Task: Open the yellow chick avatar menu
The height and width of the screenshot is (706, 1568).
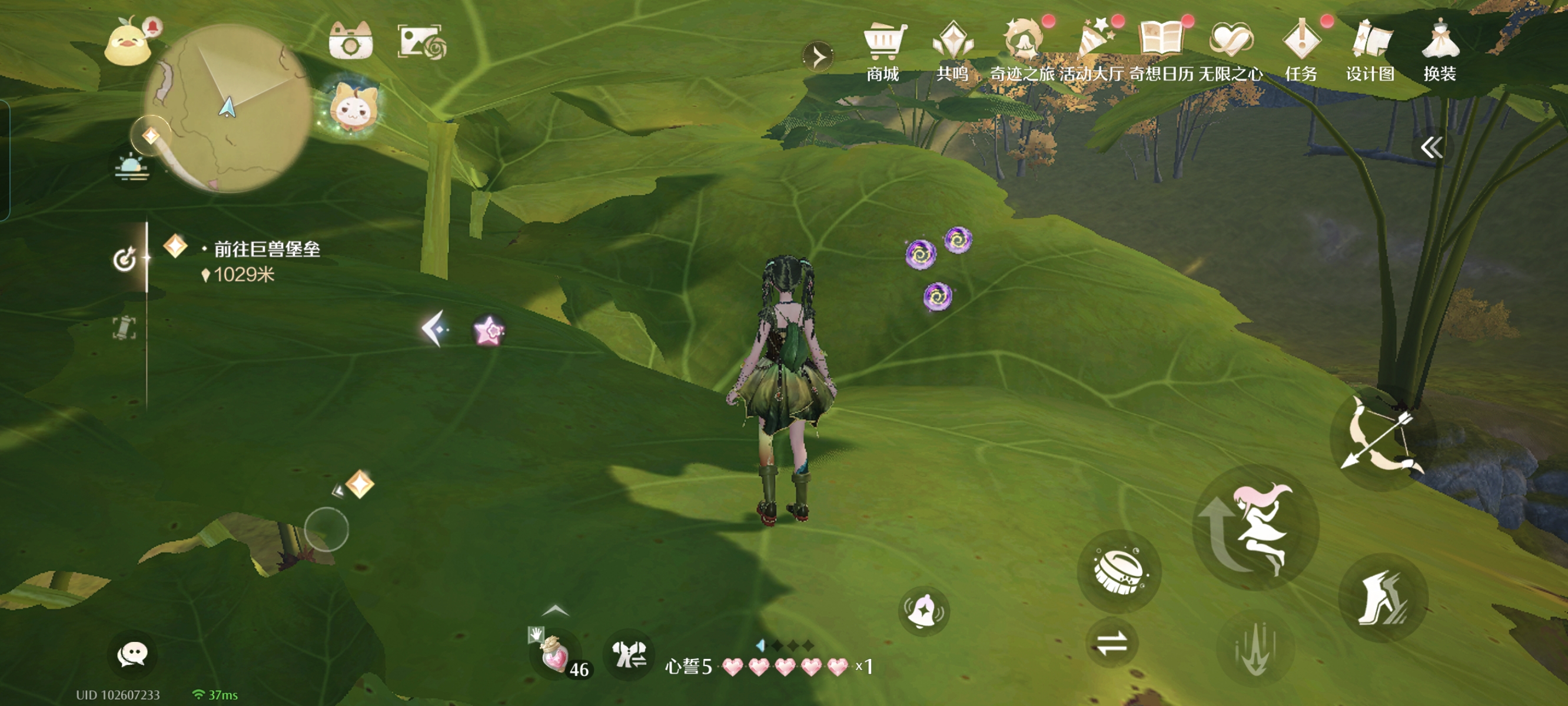Action: pyautogui.click(x=128, y=44)
